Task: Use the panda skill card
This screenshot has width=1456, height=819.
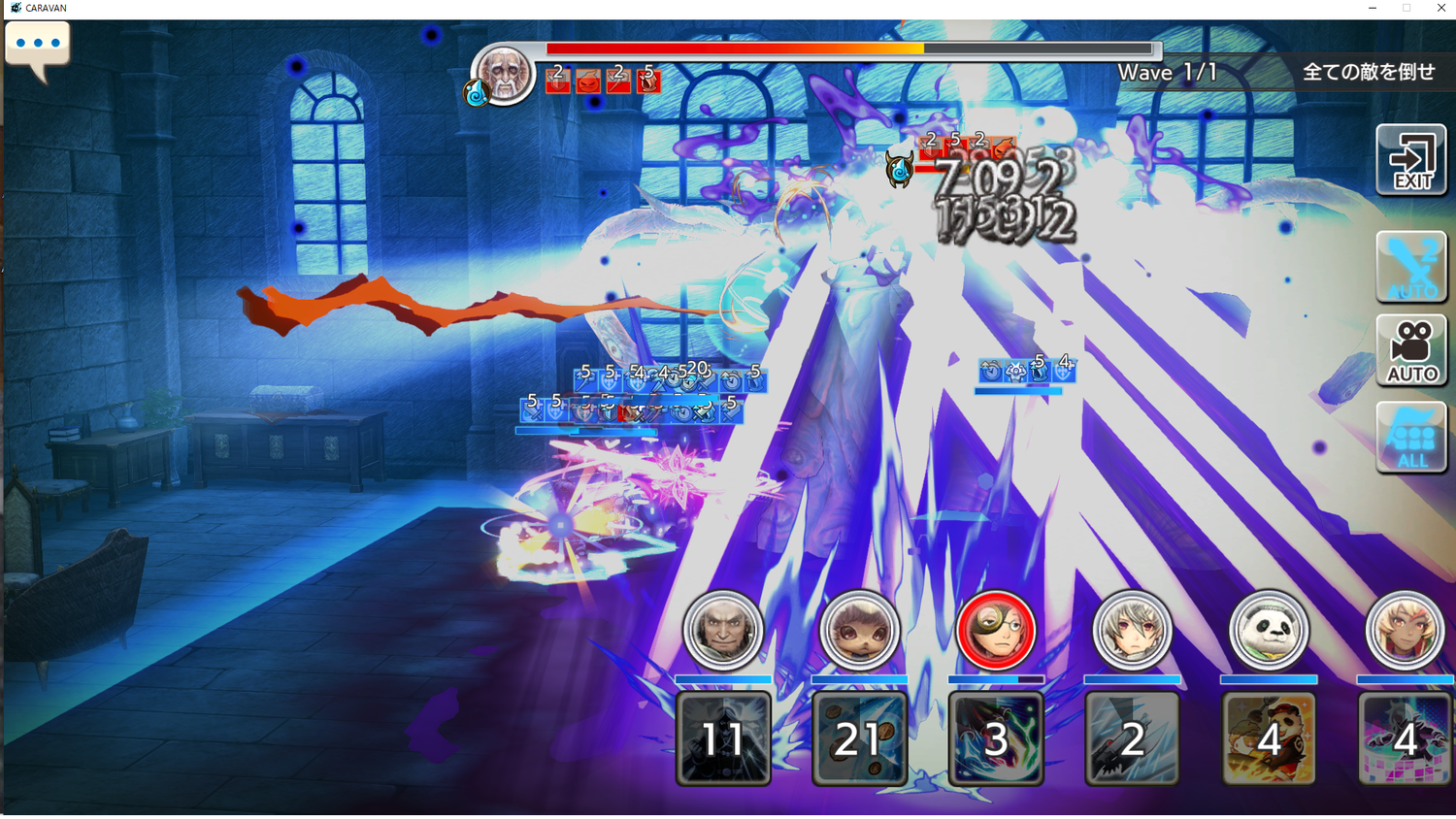Action: tap(1269, 737)
